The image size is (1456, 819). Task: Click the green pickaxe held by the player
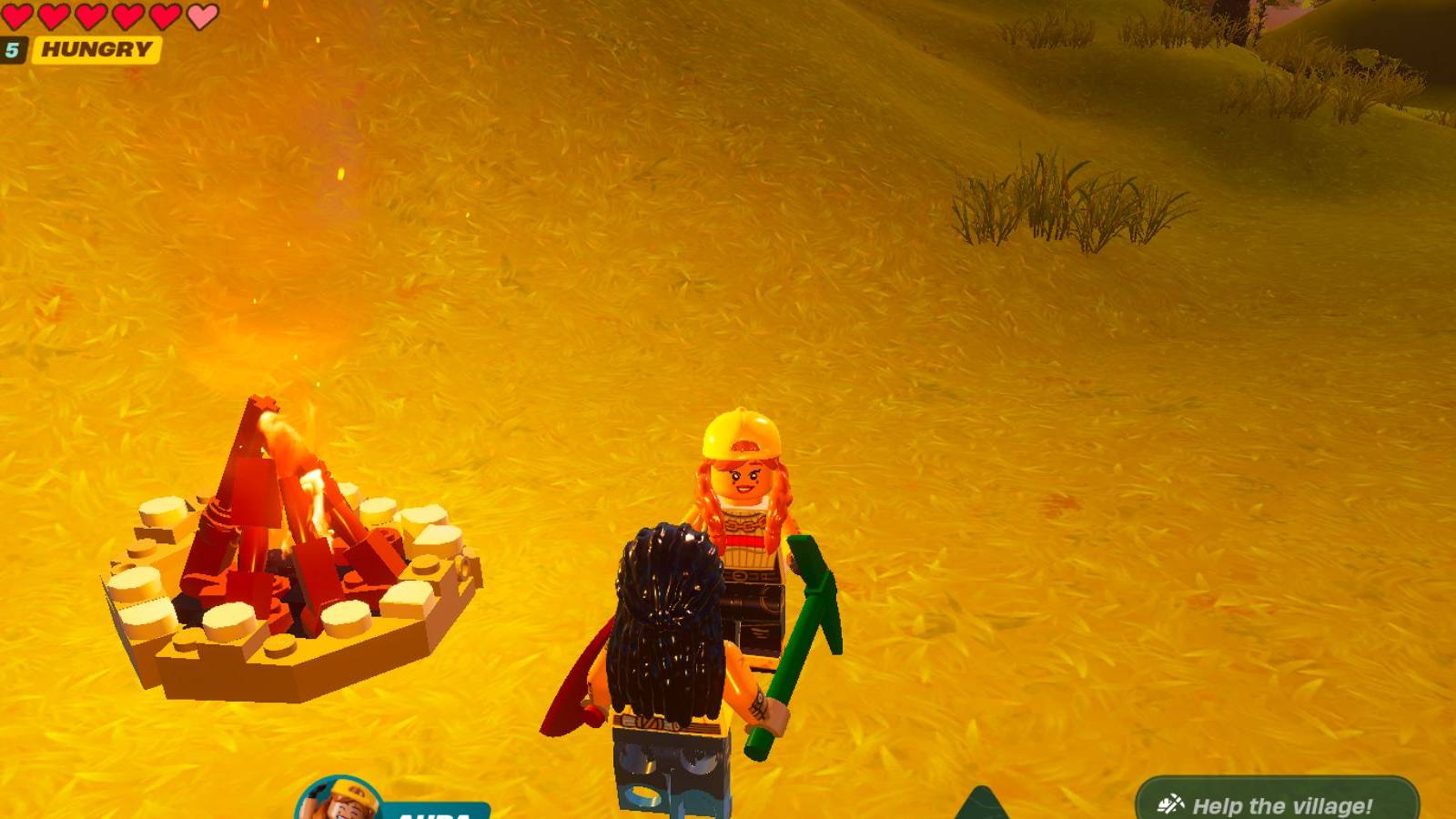[x=801, y=637]
